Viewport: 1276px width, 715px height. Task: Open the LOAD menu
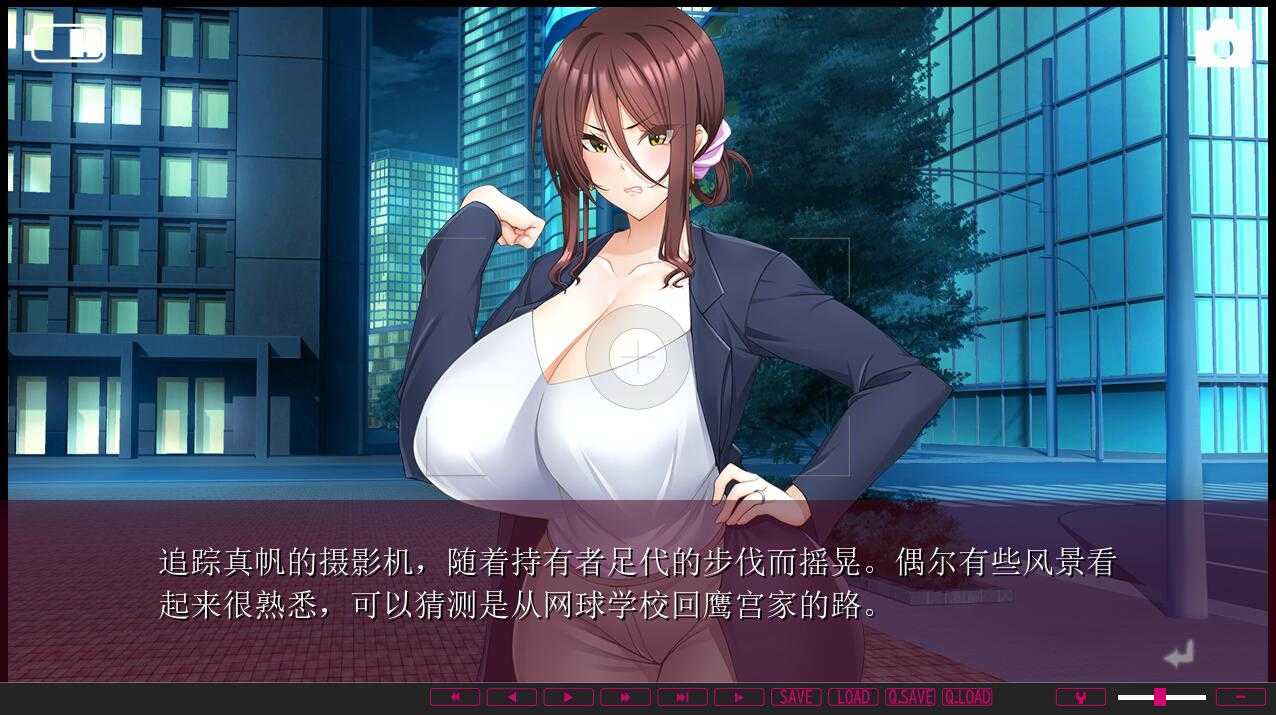coord(853,697)
